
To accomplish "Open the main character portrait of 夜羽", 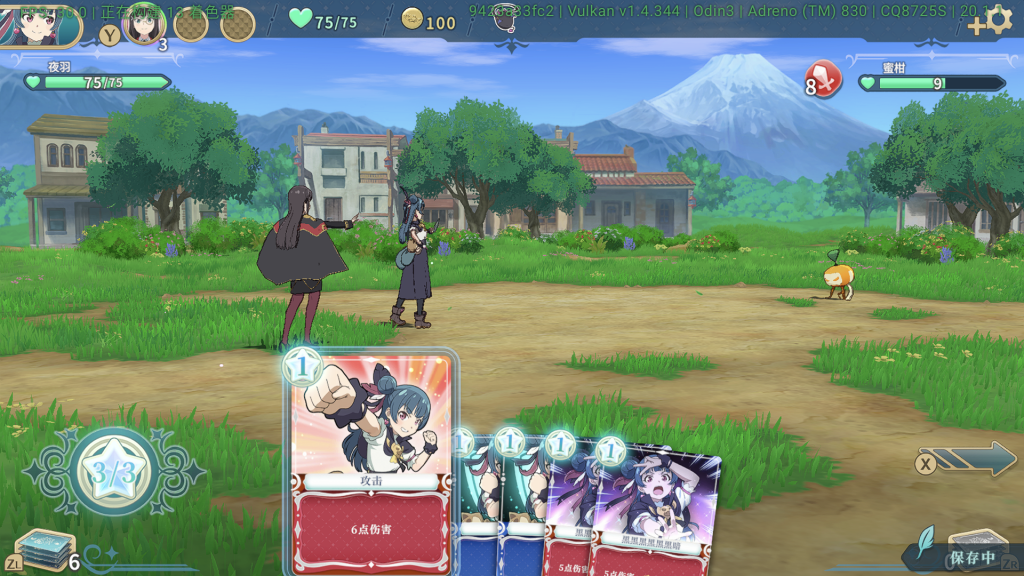I will [x=40, y=23].
